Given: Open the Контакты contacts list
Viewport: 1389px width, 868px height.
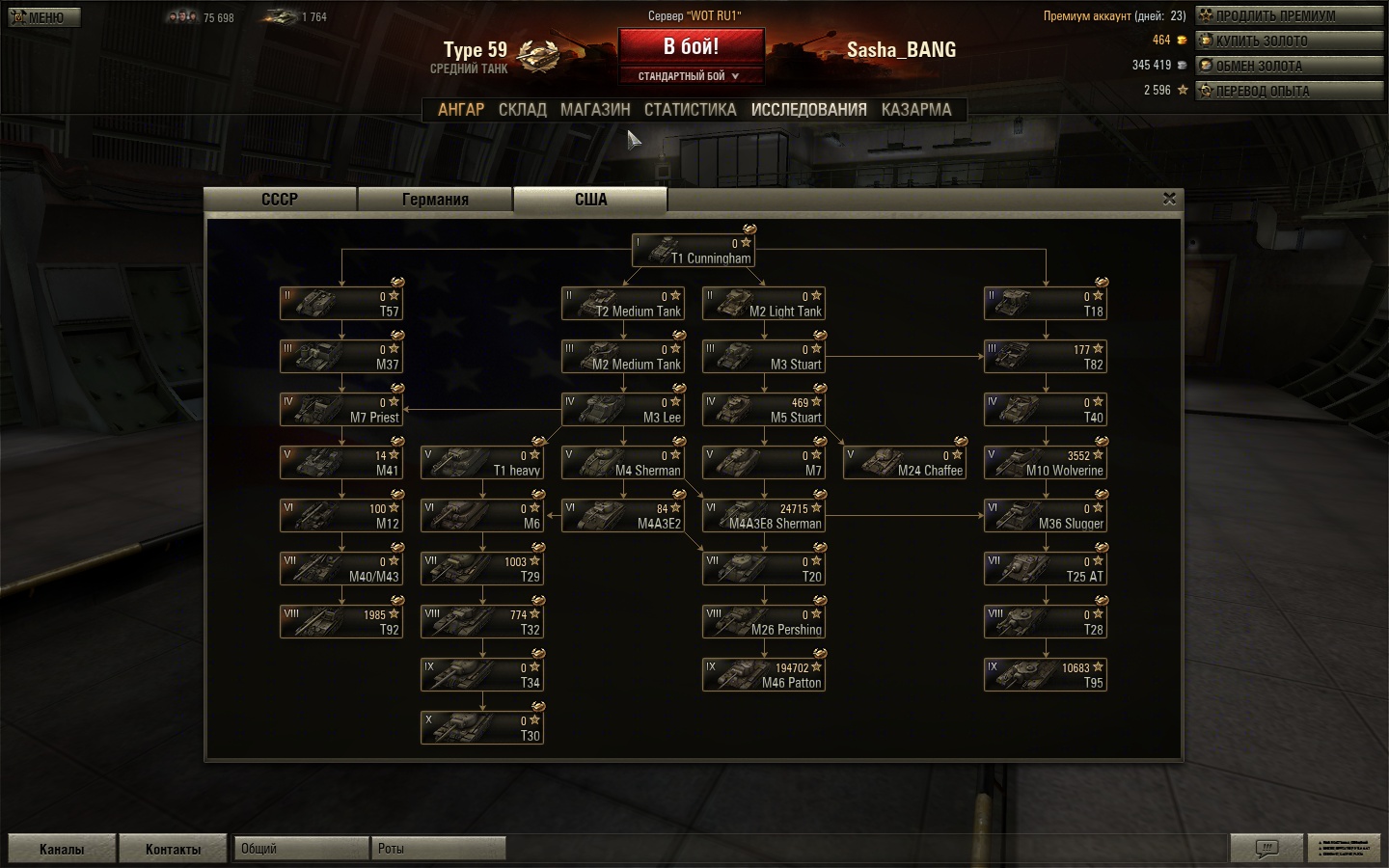Looking at the screenshot, I should 173,849.
